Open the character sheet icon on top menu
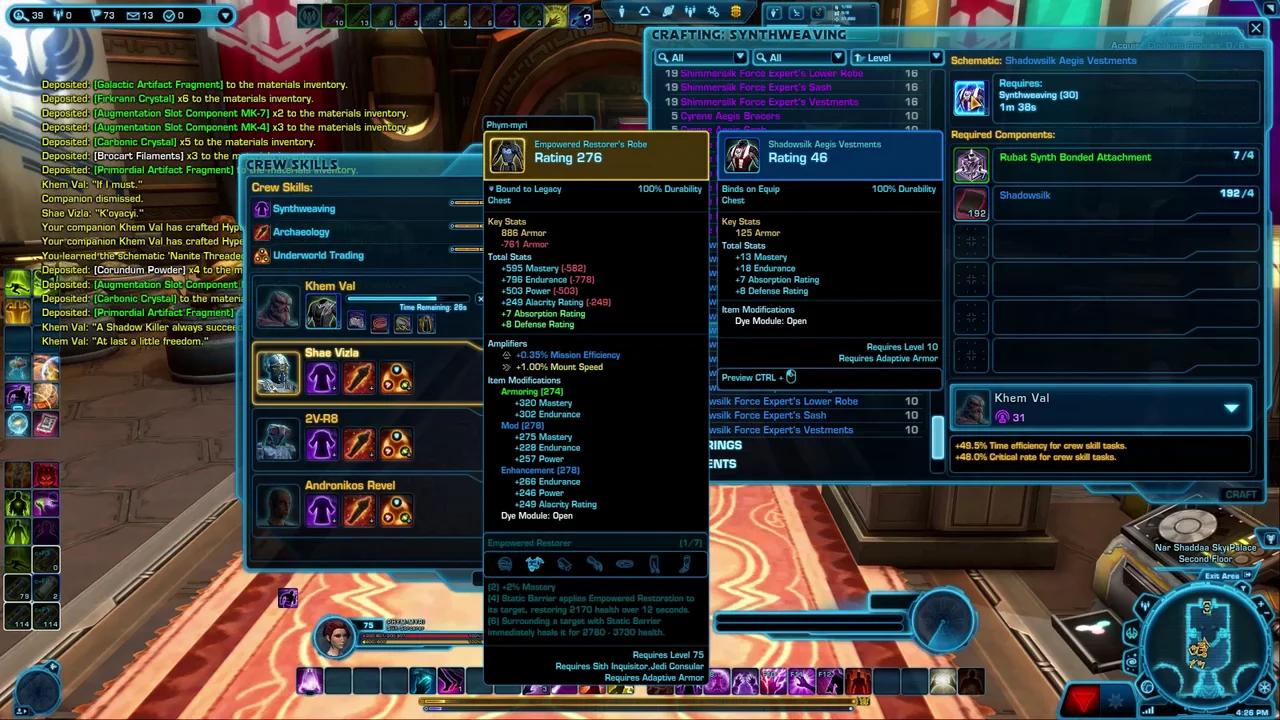 [x=621, y=11]
